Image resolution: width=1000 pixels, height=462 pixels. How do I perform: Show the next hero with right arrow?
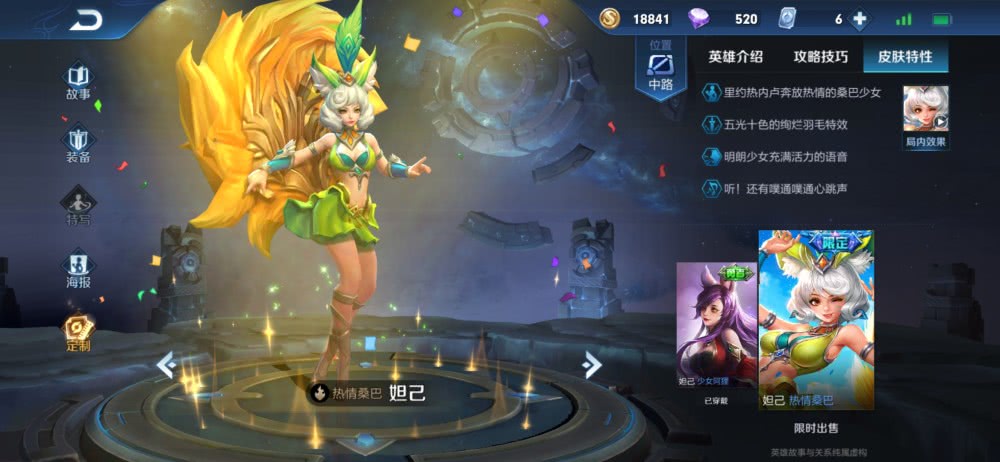(x=592, y=365)
